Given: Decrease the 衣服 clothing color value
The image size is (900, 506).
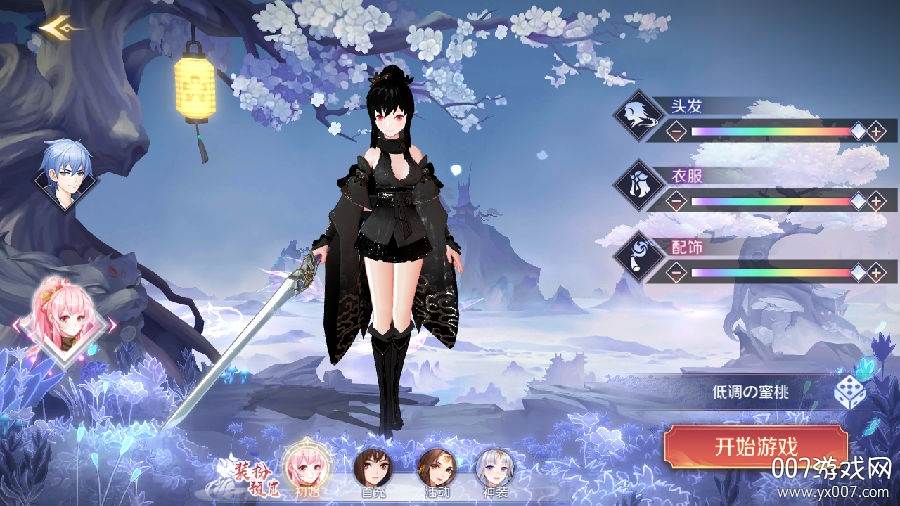Looking at the screenshot, I should pos(676,201).
